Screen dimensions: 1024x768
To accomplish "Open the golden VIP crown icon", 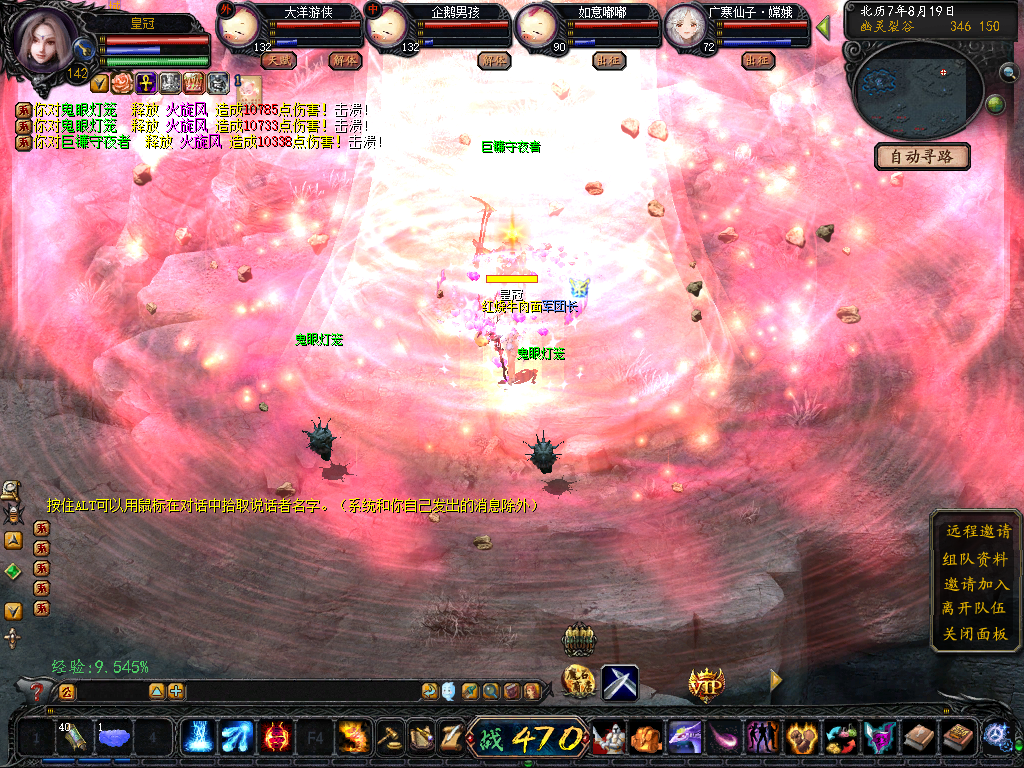I will coord(706,684).
